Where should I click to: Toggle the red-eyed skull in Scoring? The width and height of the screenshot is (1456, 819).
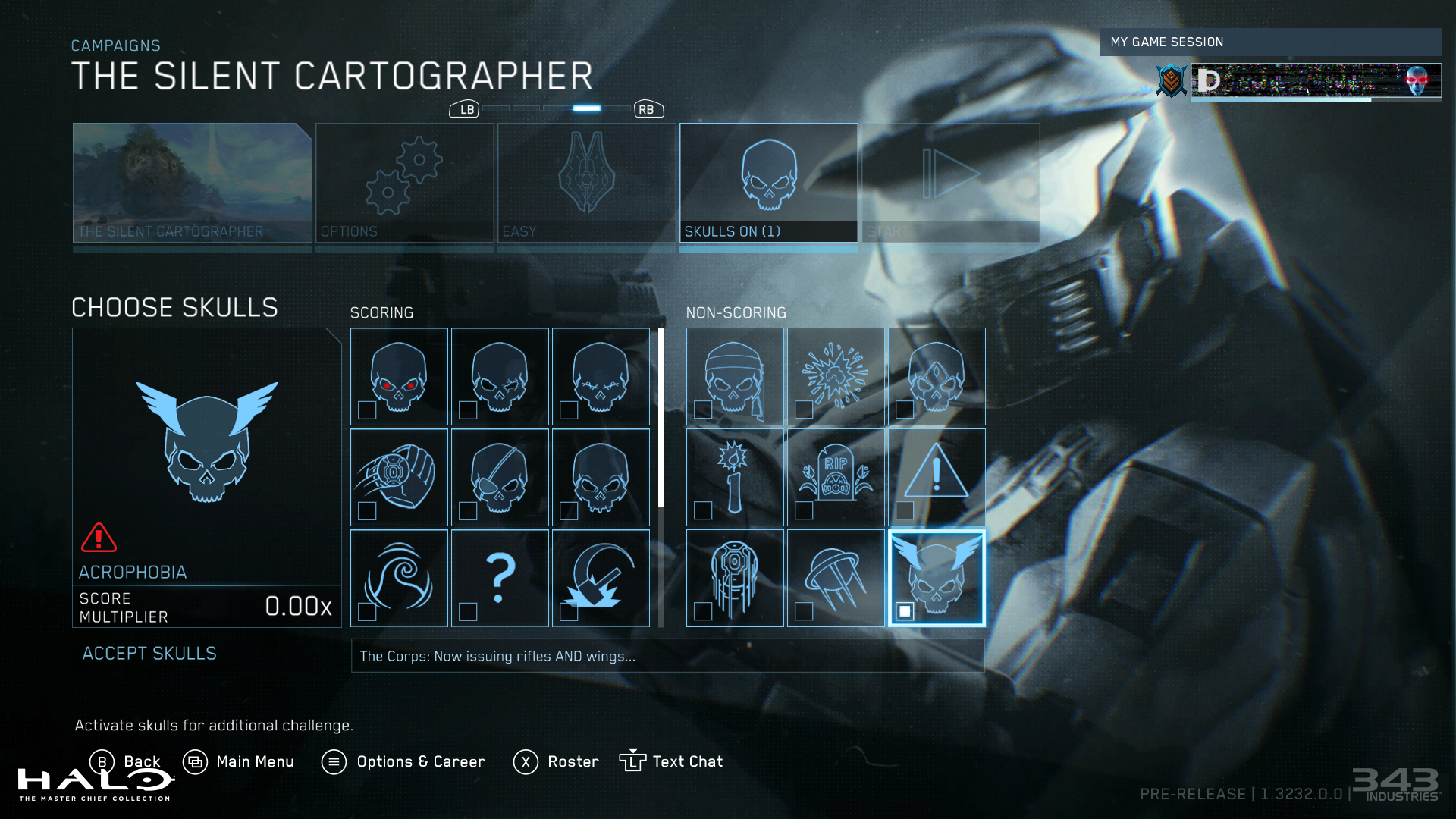(399, 376)
